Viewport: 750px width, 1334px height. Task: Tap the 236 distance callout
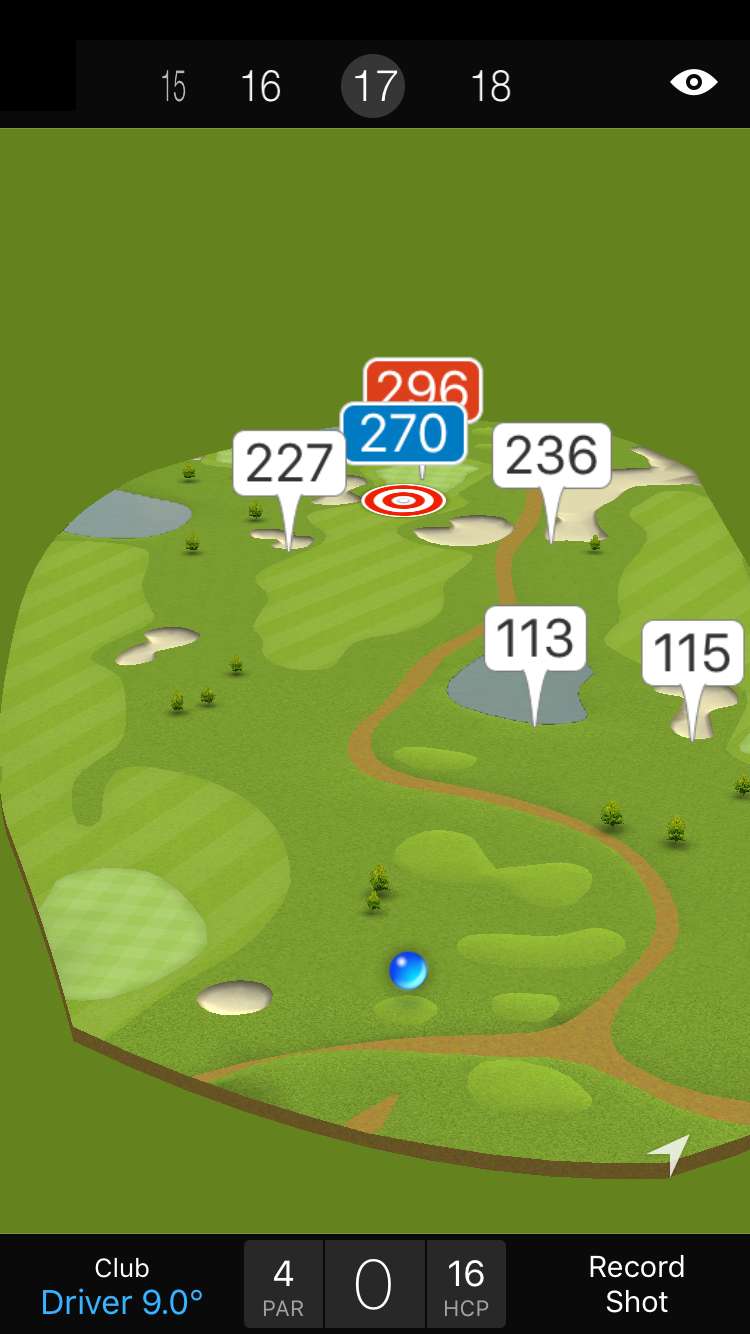[551, 456]
